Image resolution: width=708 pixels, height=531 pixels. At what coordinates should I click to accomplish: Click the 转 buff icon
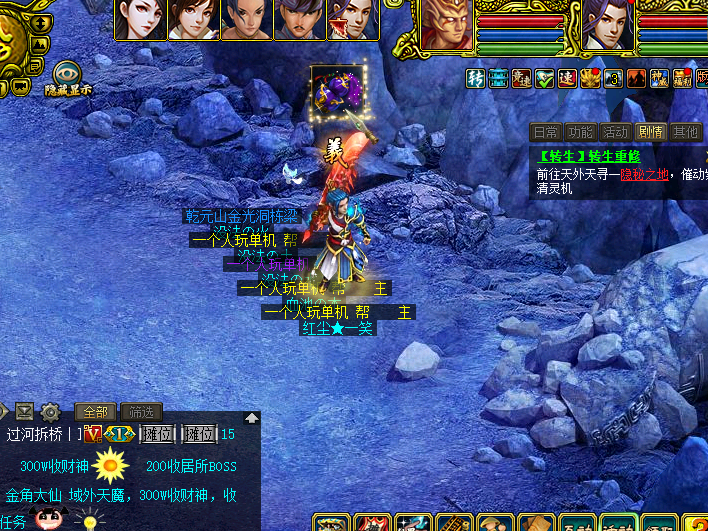tap(475, 78)
